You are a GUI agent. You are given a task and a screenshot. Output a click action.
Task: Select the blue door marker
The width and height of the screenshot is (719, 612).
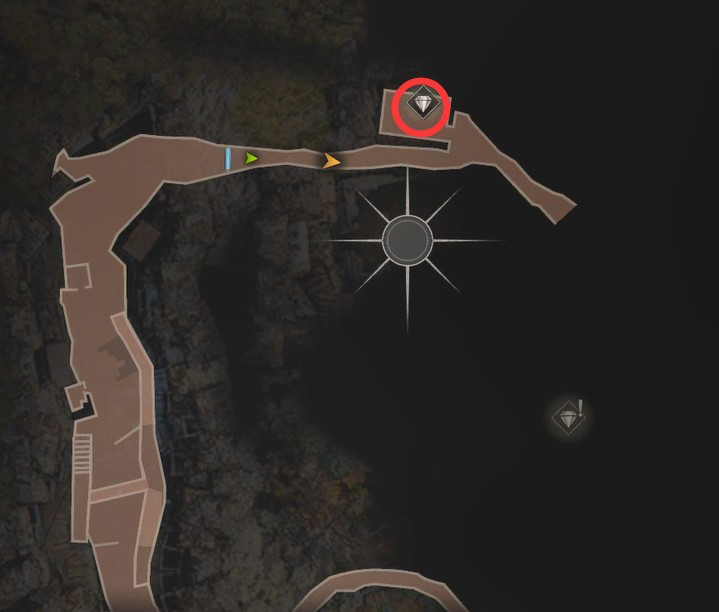(229, 158)
